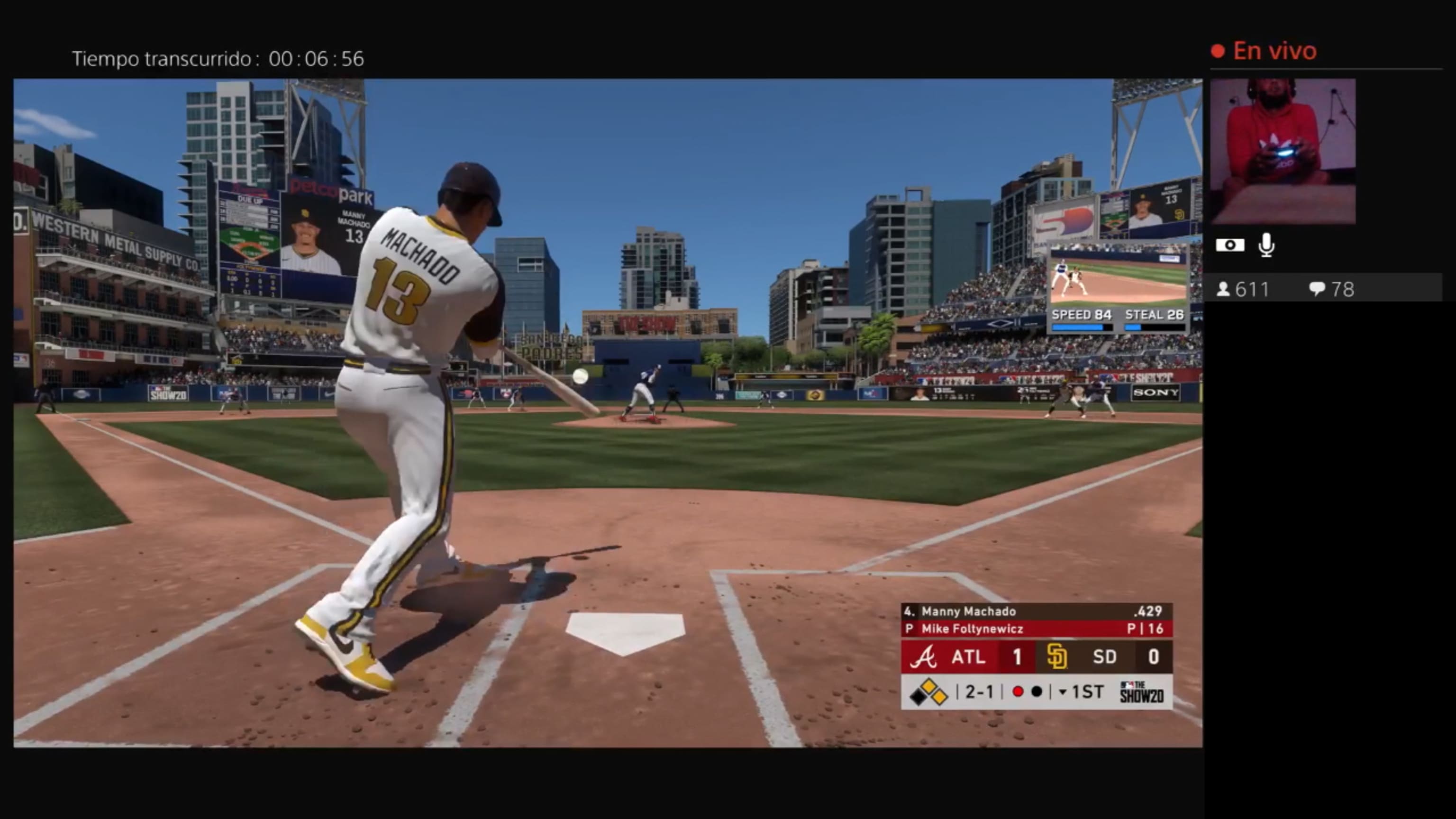This screenshot has height=819, width=1456.
Task: Toggle the broadcast camera icon
Action: coord(1232,244)
